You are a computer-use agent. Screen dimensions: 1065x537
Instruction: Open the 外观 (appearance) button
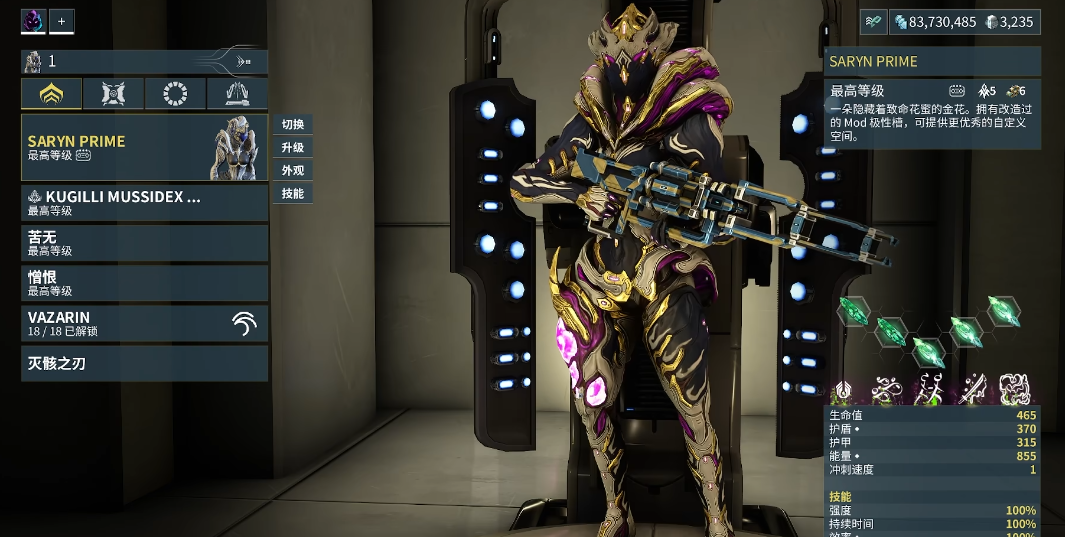pyautogui.click(x=293, y=171)
